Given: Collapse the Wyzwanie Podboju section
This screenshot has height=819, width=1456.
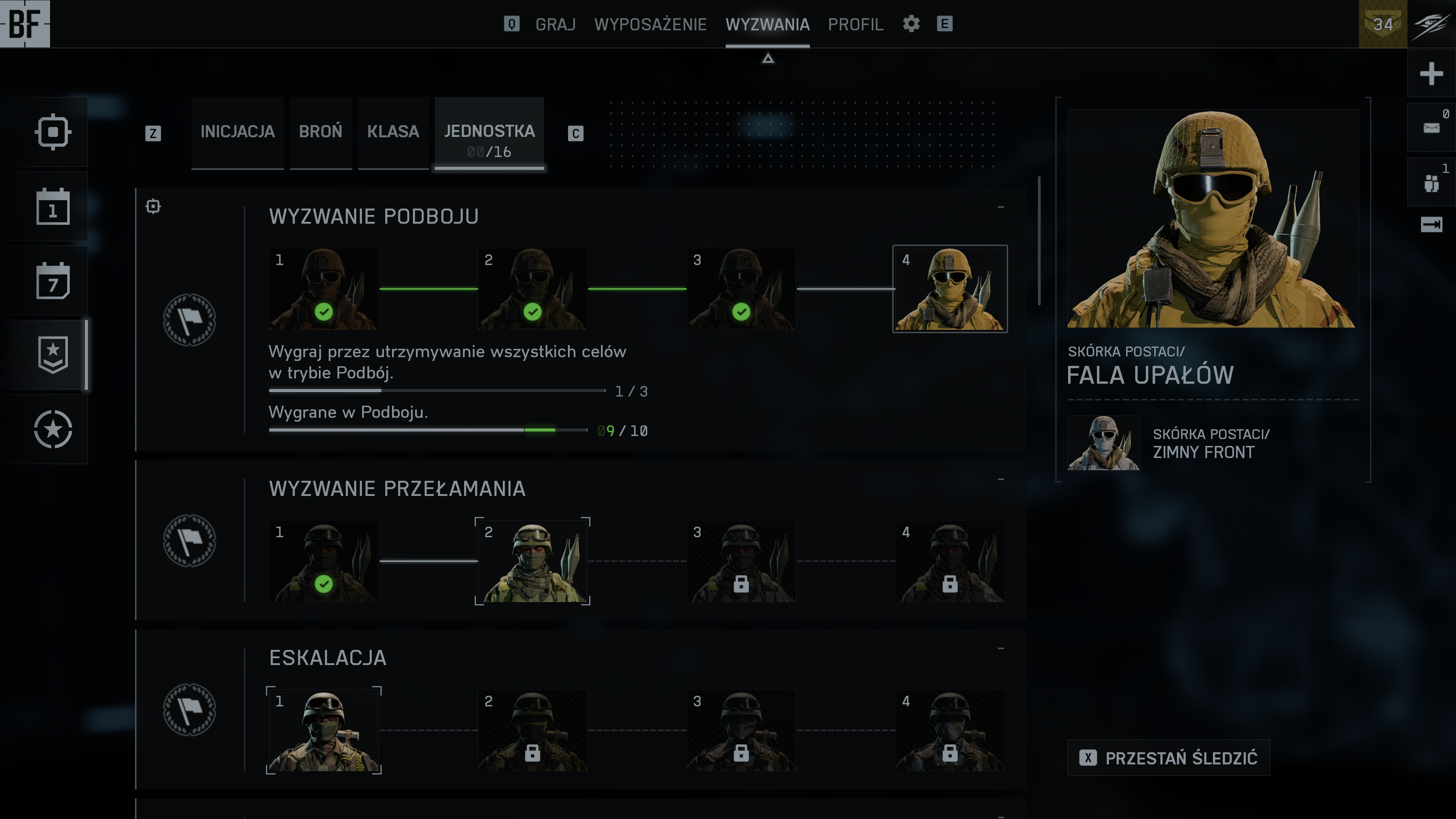Looking at the screenshot, I should pos(1001,207).
